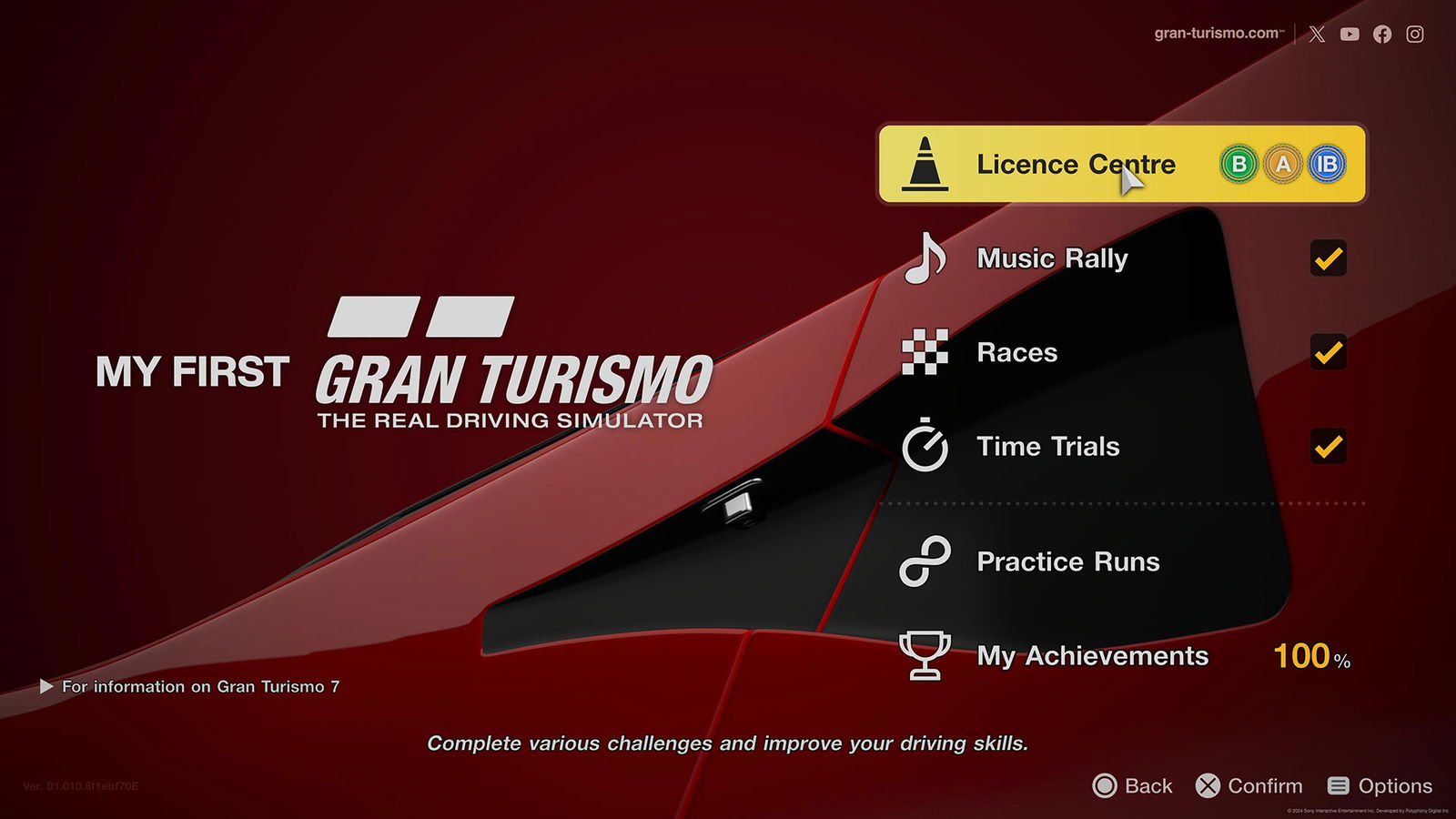Click the blue IB licence badge
Viewport: 1456px width, 819px height.
pyautogui.click(x=1326, y=165)
